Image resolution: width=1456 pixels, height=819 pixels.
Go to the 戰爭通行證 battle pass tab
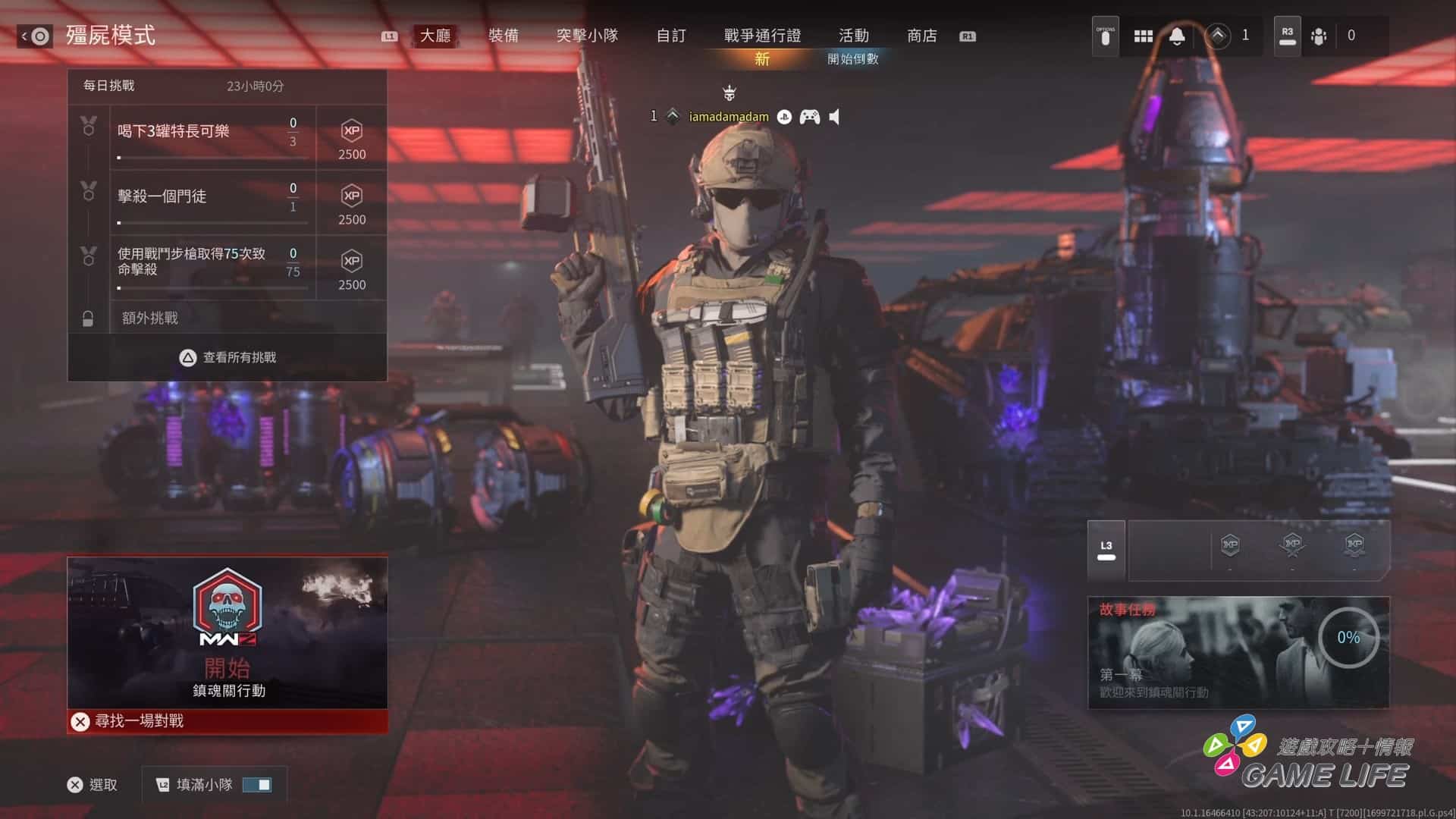762,36
